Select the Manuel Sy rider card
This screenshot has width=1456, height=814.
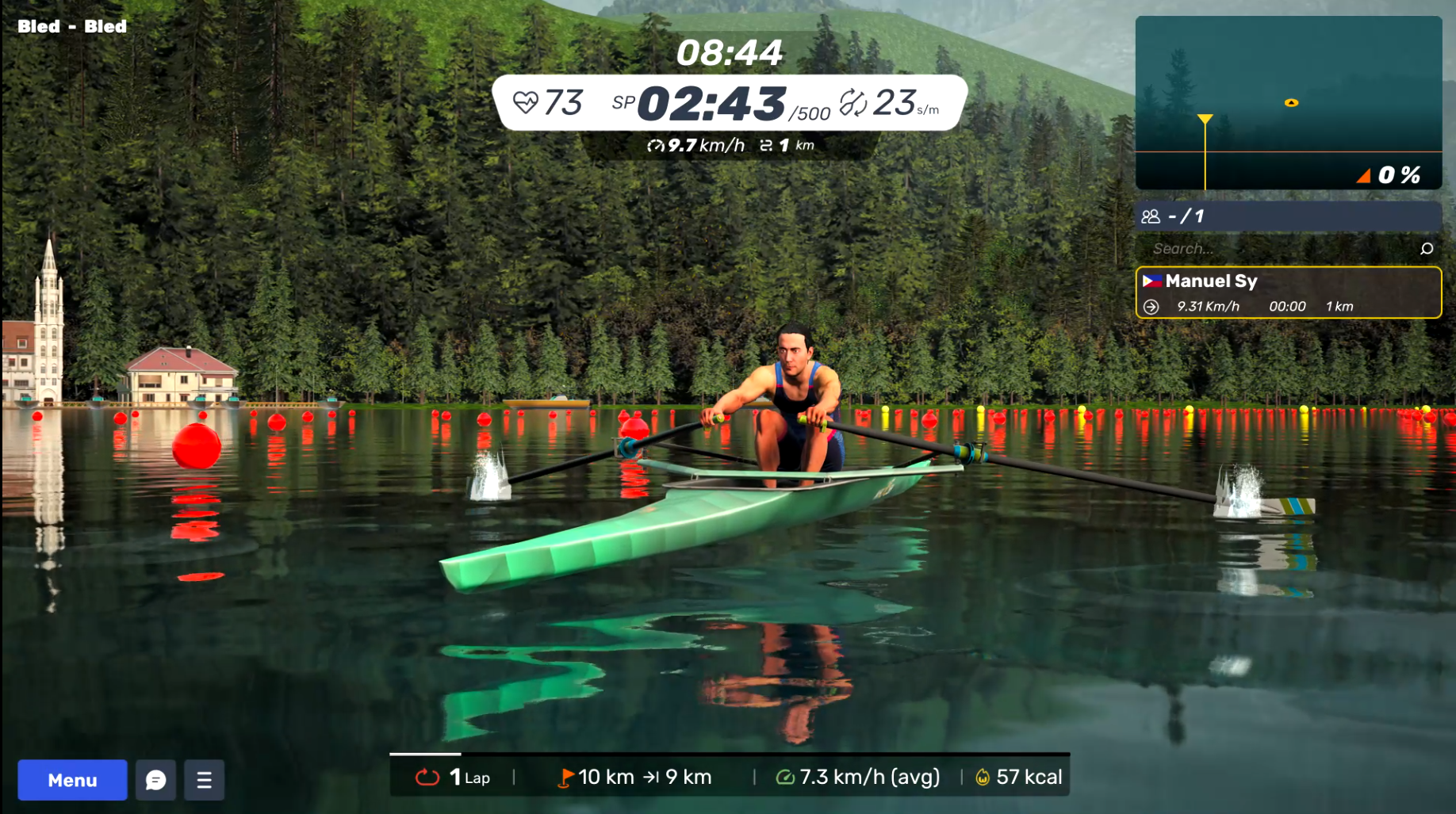point(1288,292)
